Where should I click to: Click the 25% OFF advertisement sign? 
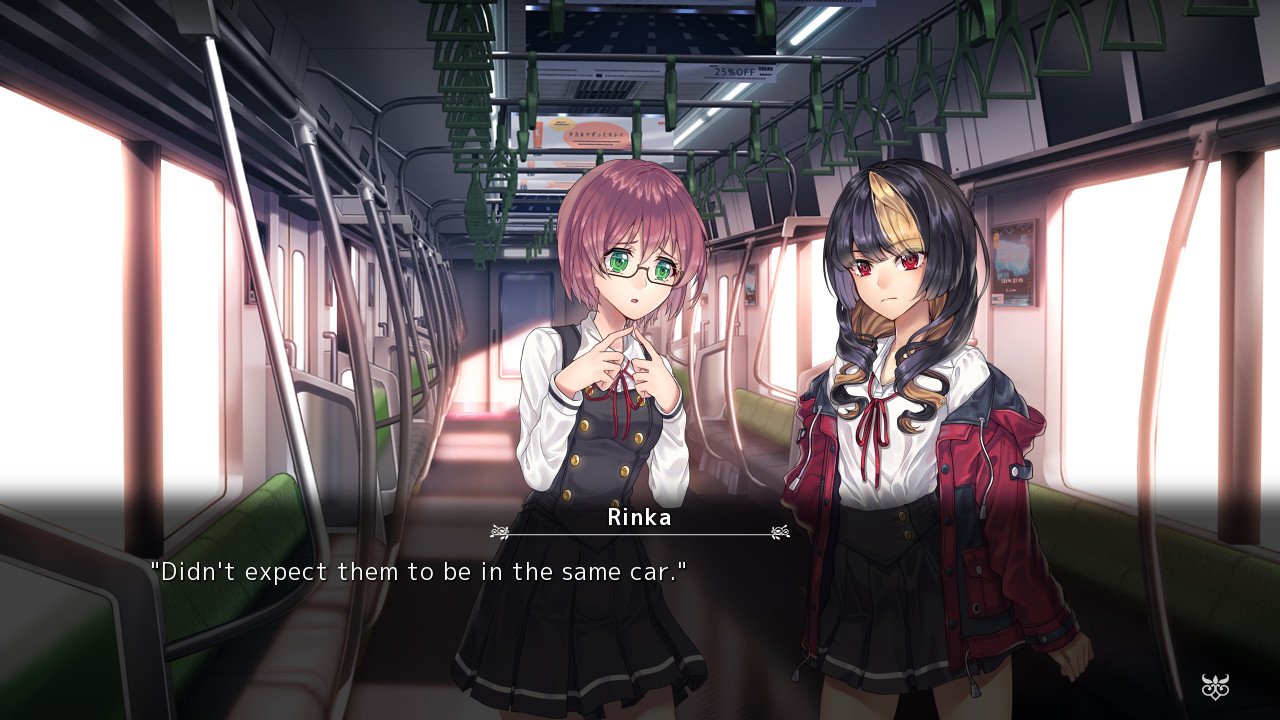click(733, 71)
